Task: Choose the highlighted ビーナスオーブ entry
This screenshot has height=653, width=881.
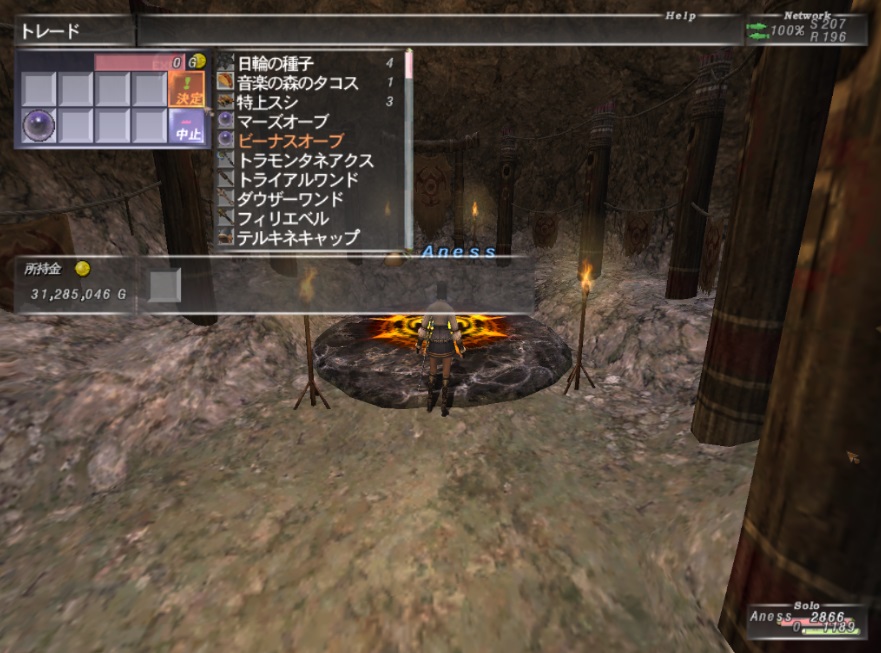Action: point(290,141)
